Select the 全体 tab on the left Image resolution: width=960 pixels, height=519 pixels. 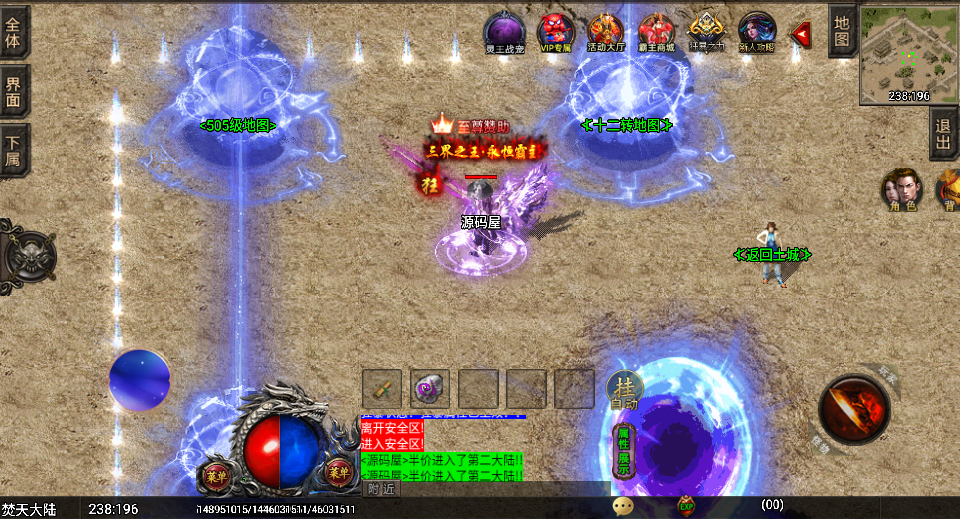14,31
